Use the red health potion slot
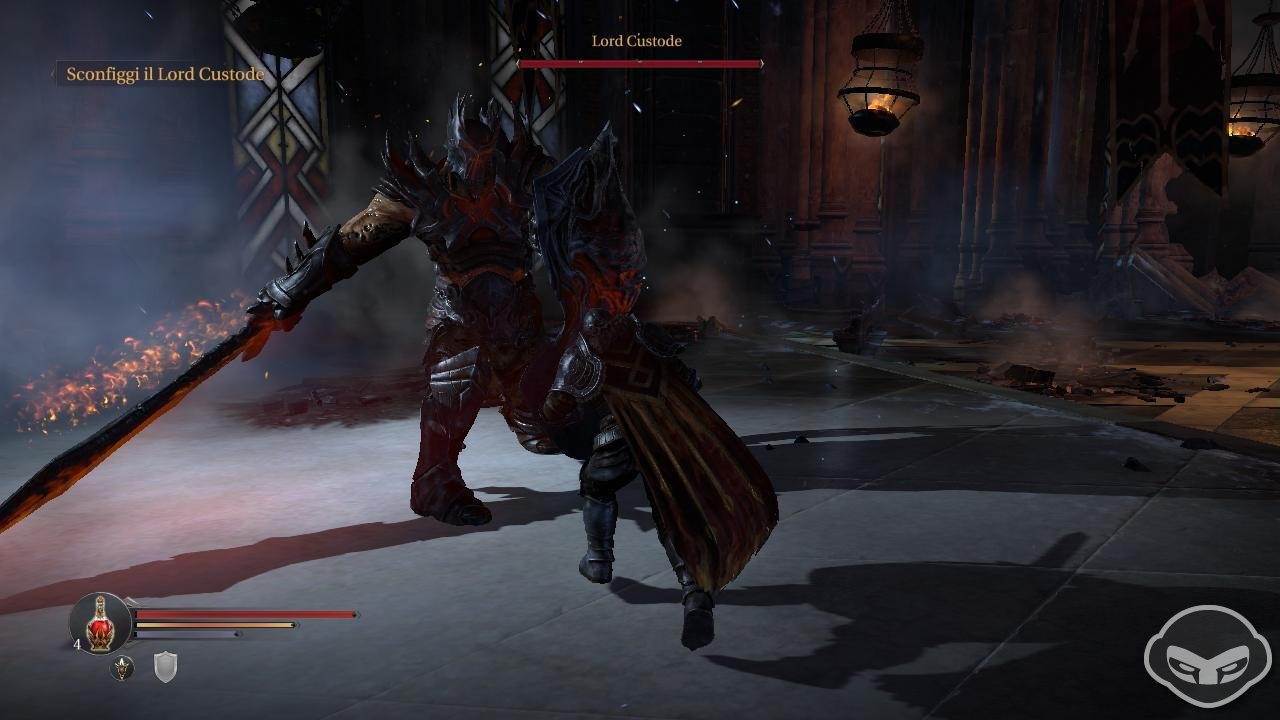This screenshot has width=1280, height=720. point(100,624)
